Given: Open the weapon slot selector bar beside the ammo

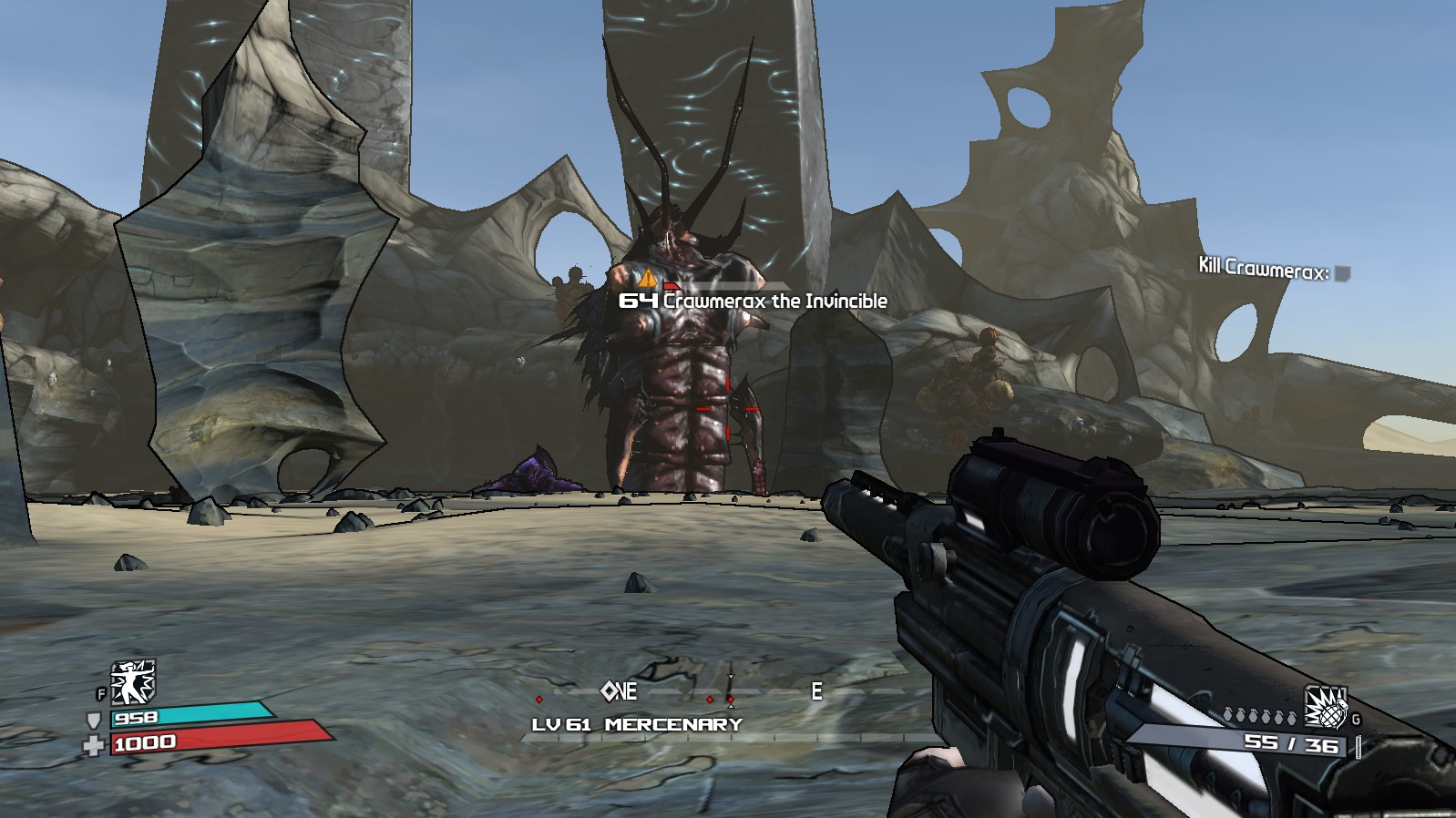Looking at the screenshot, I should pos(1359,746).
